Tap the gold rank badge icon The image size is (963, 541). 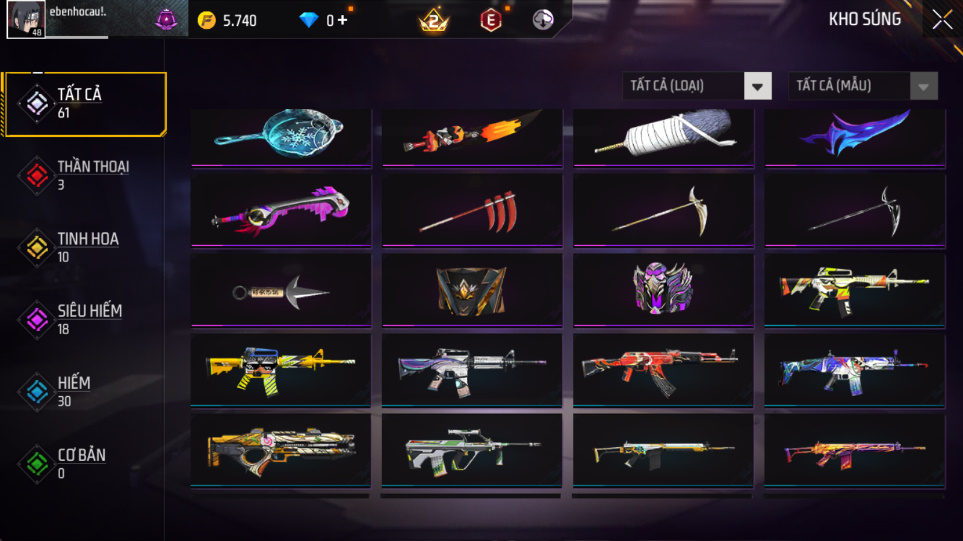point(434,20)
